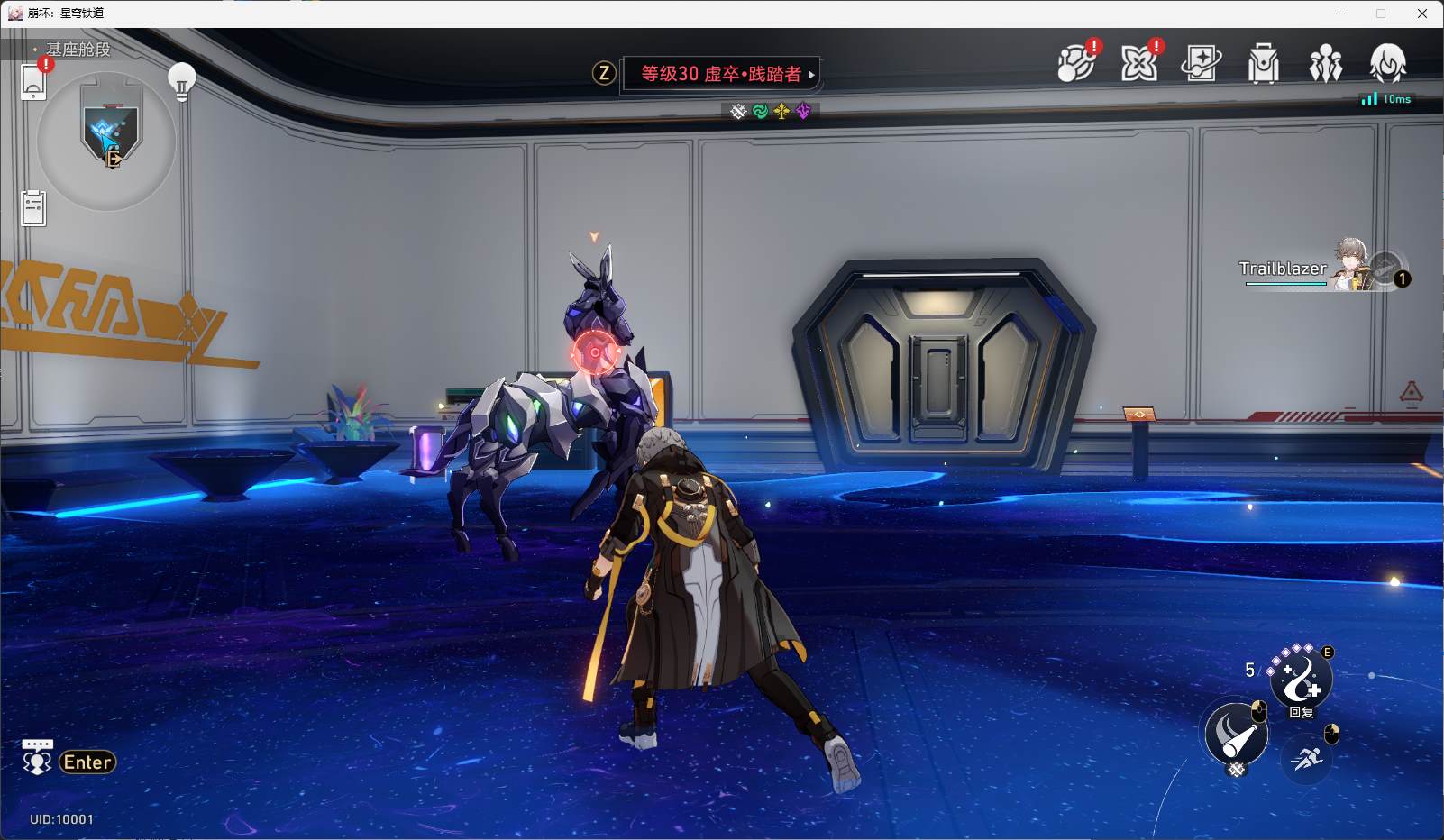1444x840 pixels.
Task: Minimize the game window
Action: coord(1340,14)
